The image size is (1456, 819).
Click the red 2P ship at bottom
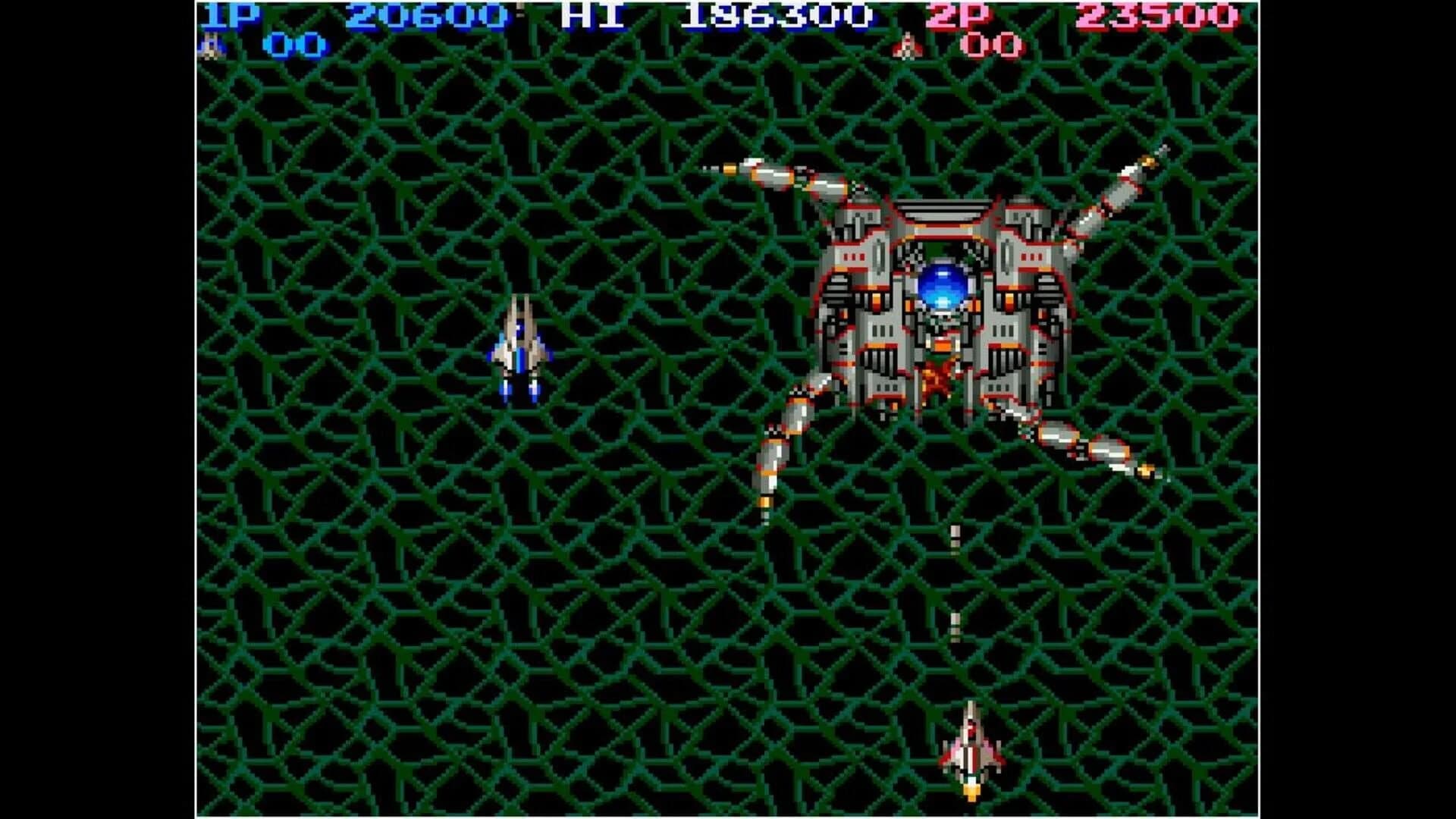pos(971,747)
